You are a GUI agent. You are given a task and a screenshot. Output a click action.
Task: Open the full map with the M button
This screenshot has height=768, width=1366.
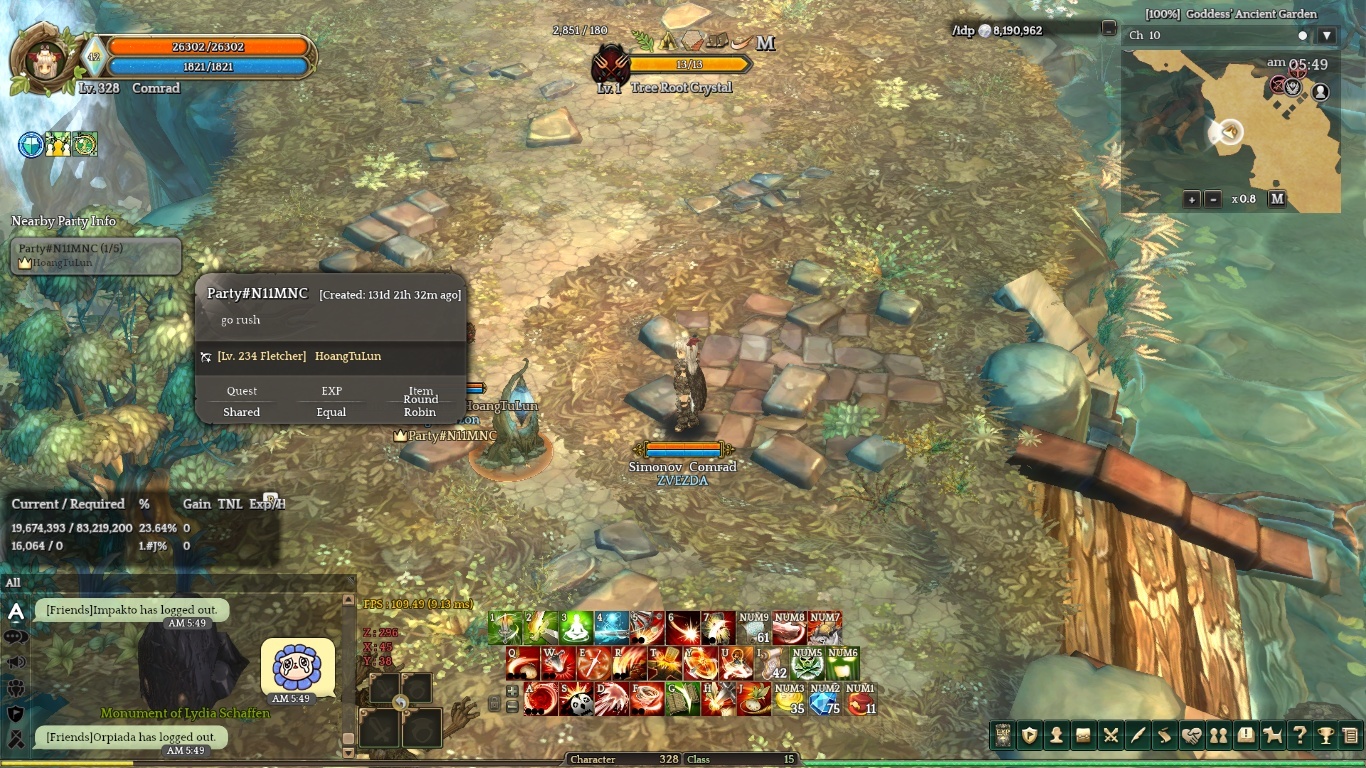(1277, 199)
